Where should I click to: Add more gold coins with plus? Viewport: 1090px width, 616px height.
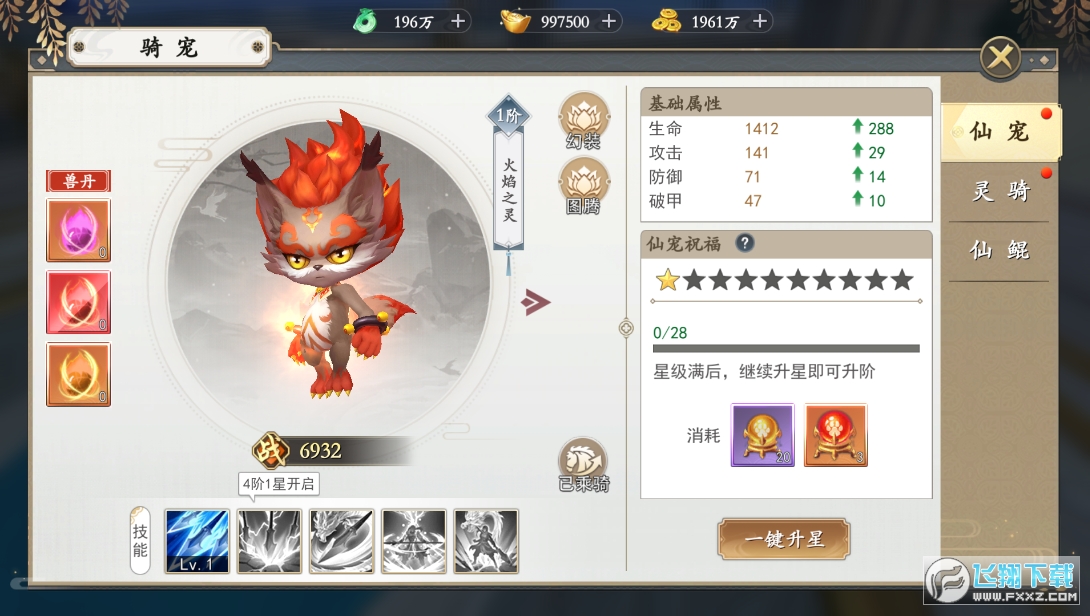pos(760,21)
